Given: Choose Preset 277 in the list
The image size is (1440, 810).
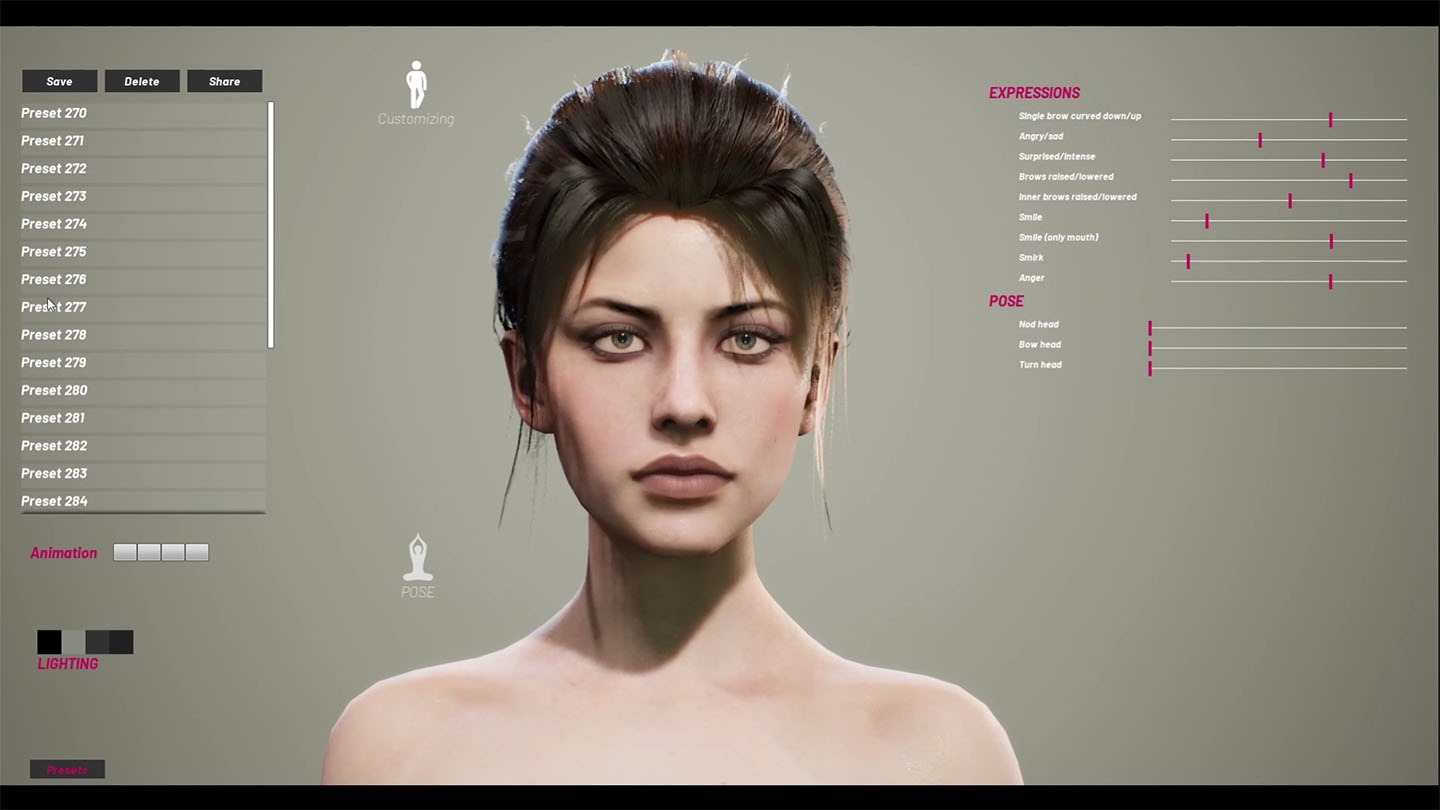Looking at the screenshot, I should [54, 307].
